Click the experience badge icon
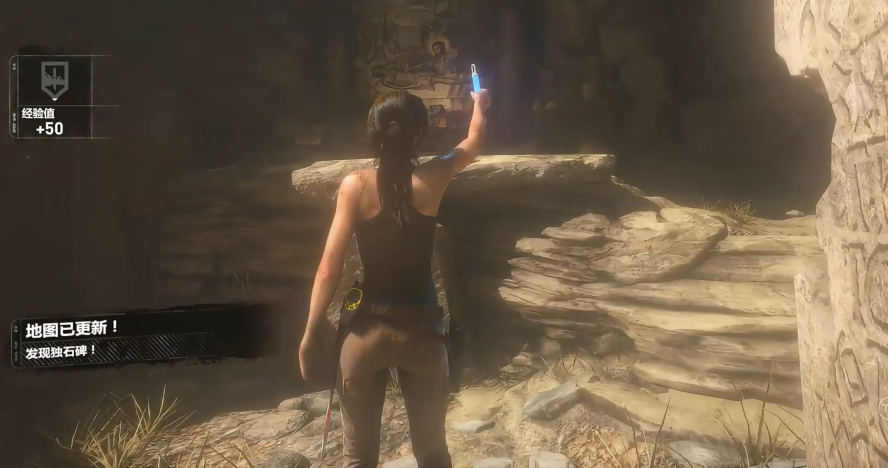This screenshot has width=888, height=468. pyautogui.click(x=53, y=80)
